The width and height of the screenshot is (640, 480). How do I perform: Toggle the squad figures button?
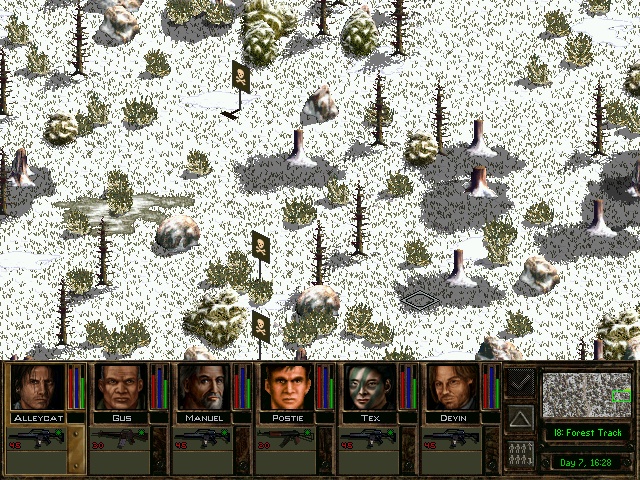[519, 452]
